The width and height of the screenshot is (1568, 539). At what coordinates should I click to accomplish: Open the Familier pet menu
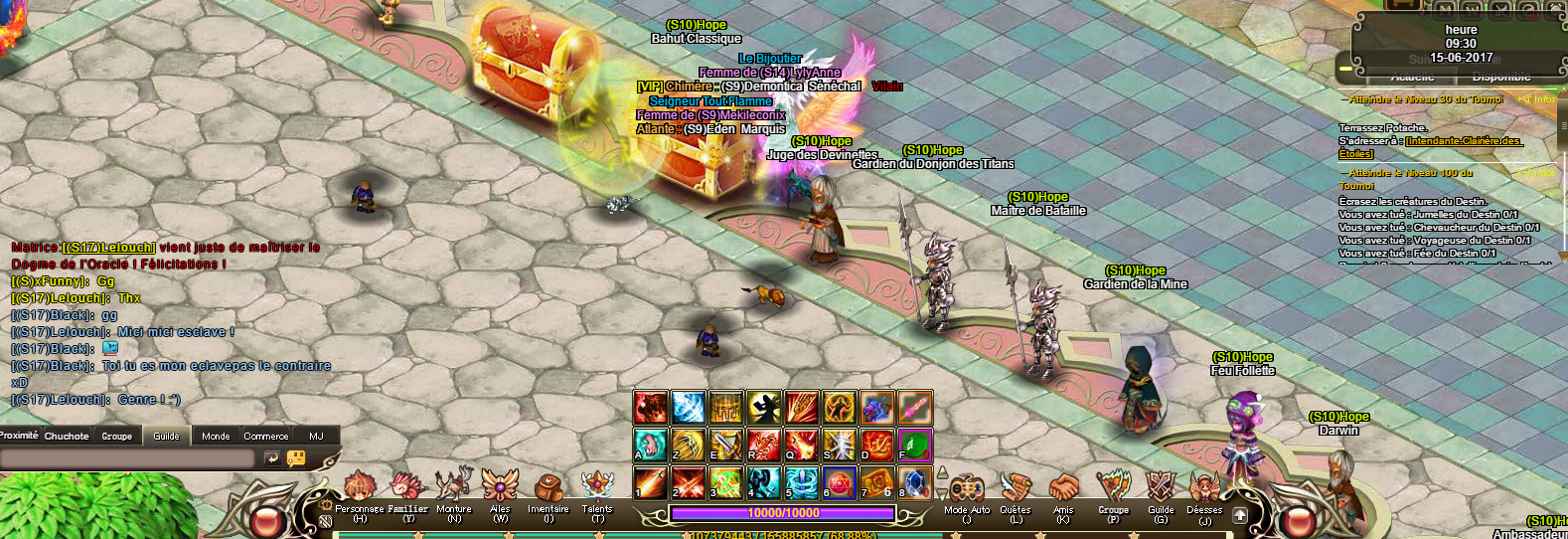point(408,487)
